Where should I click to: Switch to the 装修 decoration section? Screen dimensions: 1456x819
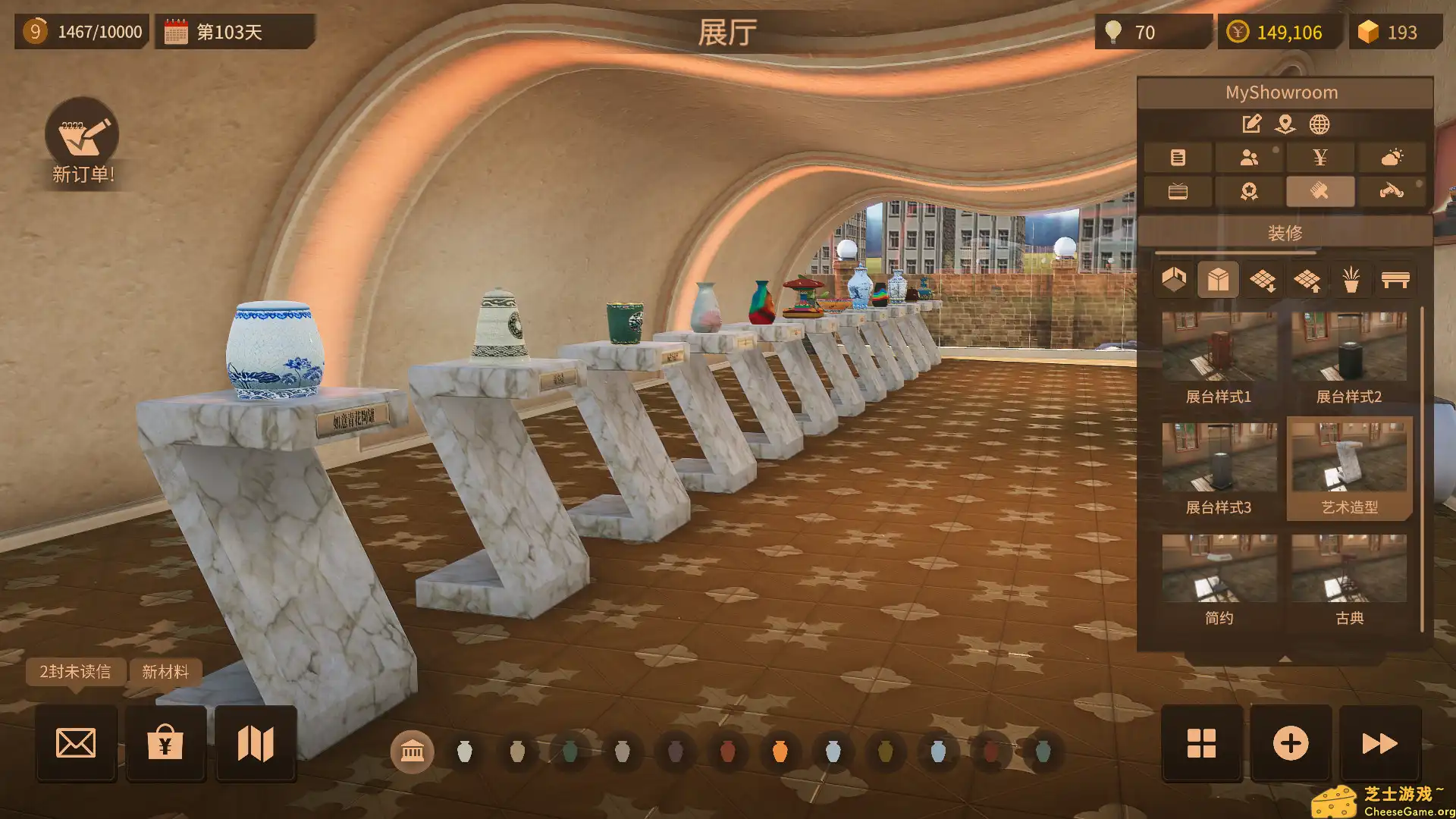[x=1285, y=232]
